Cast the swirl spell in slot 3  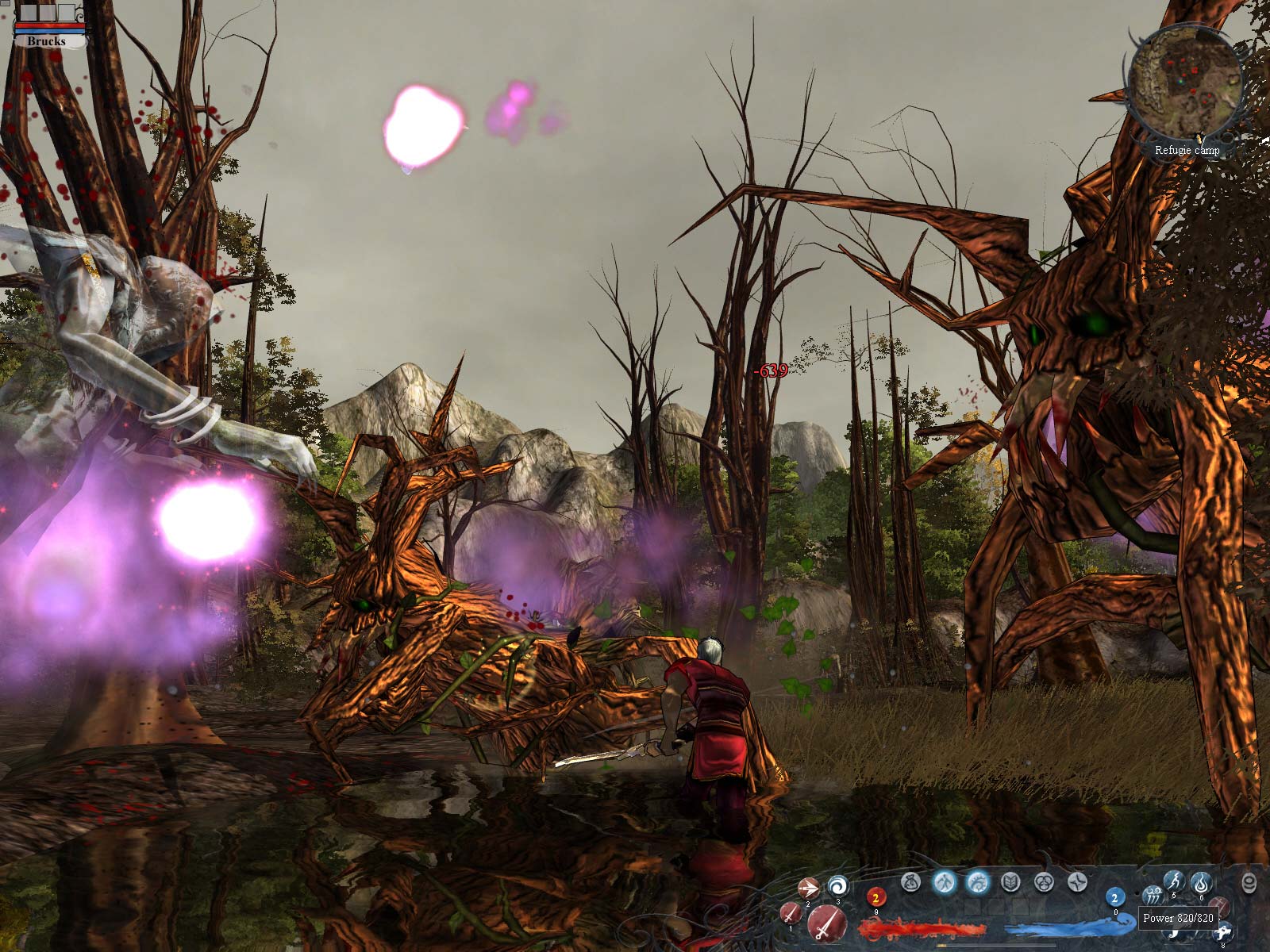point(837,886)
